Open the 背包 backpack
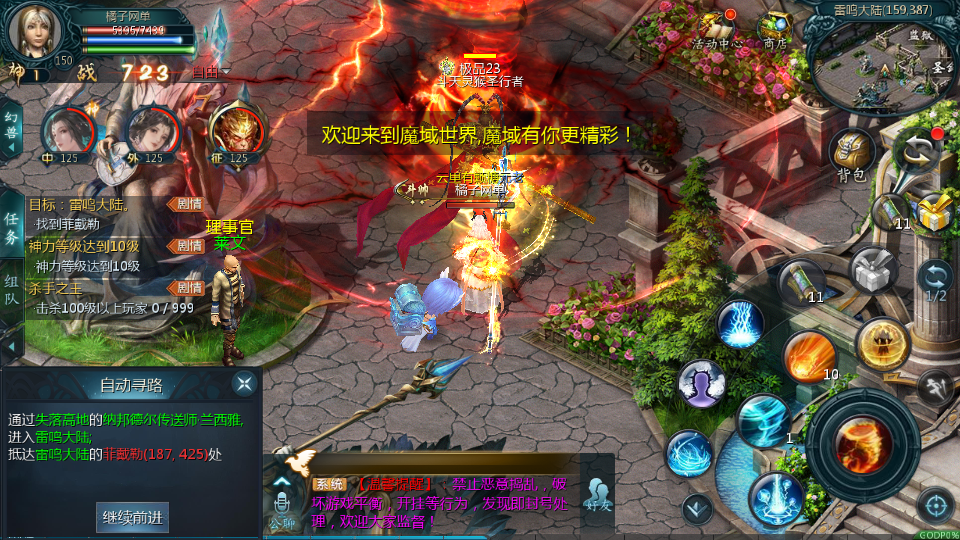Screen dimensions: 960x540 tap(852, 155)
